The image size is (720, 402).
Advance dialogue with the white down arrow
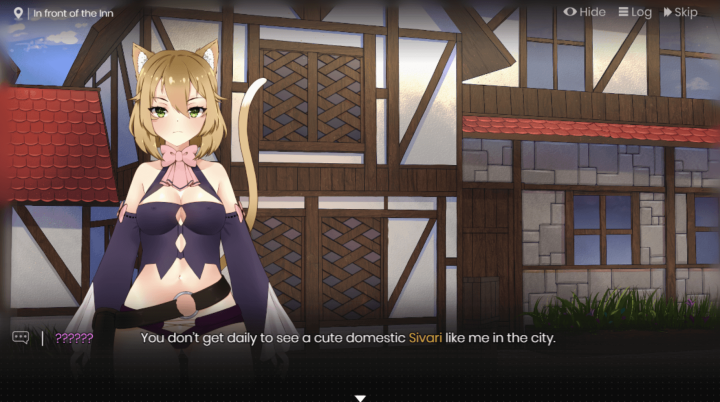360,397
